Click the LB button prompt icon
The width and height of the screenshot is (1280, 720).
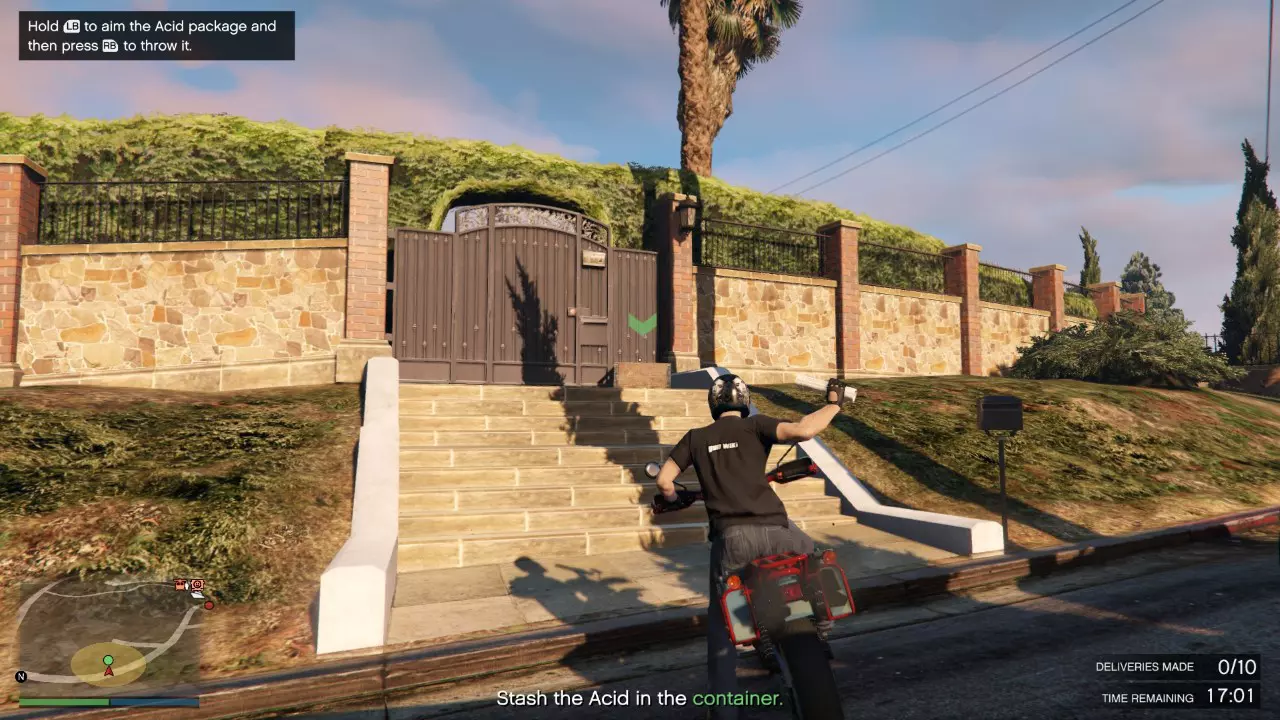click(71, 25)
